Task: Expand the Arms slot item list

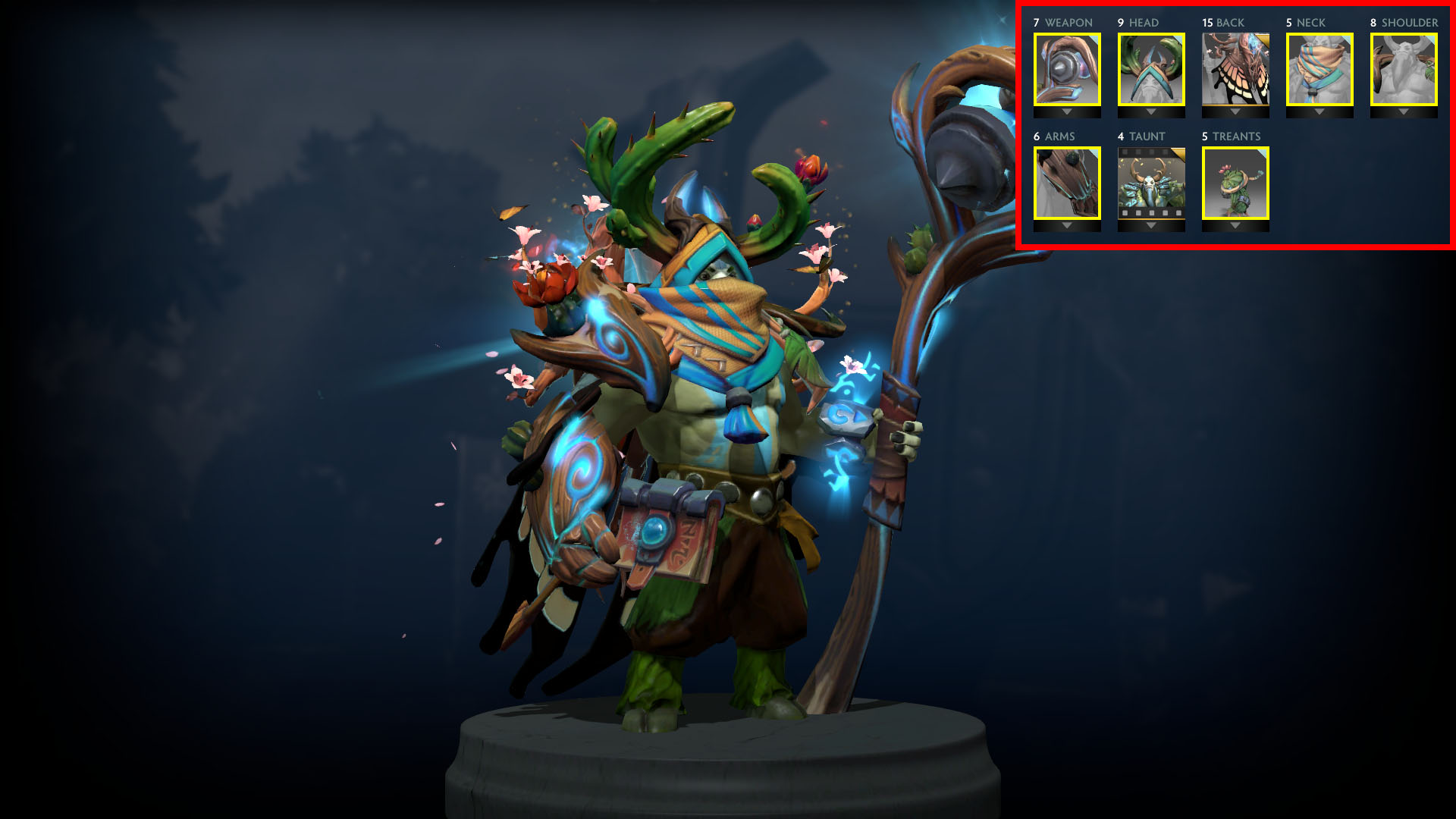Action: [1067, 225]
